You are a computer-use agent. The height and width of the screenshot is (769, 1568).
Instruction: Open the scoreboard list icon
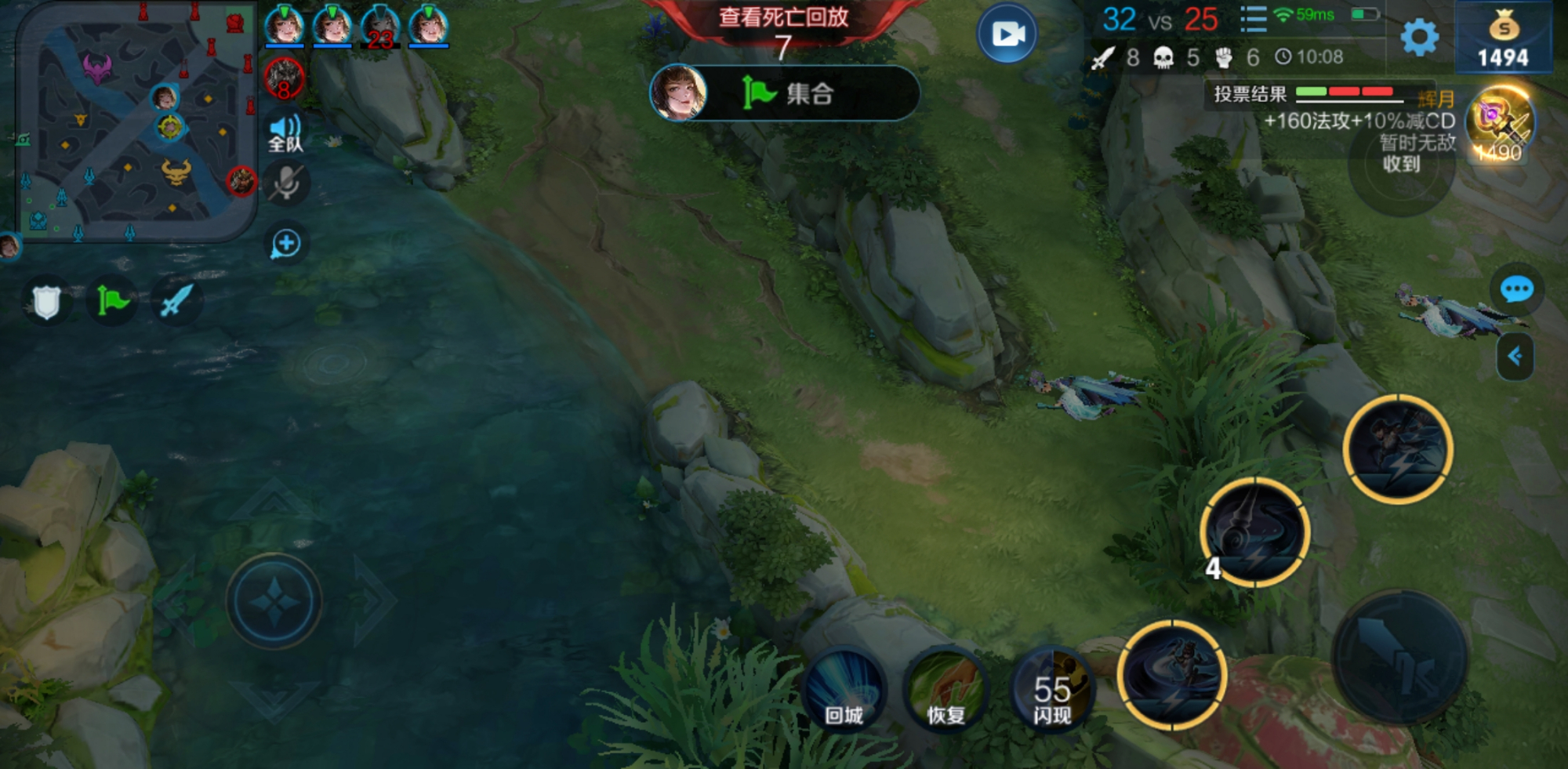tap(1253, 19)
